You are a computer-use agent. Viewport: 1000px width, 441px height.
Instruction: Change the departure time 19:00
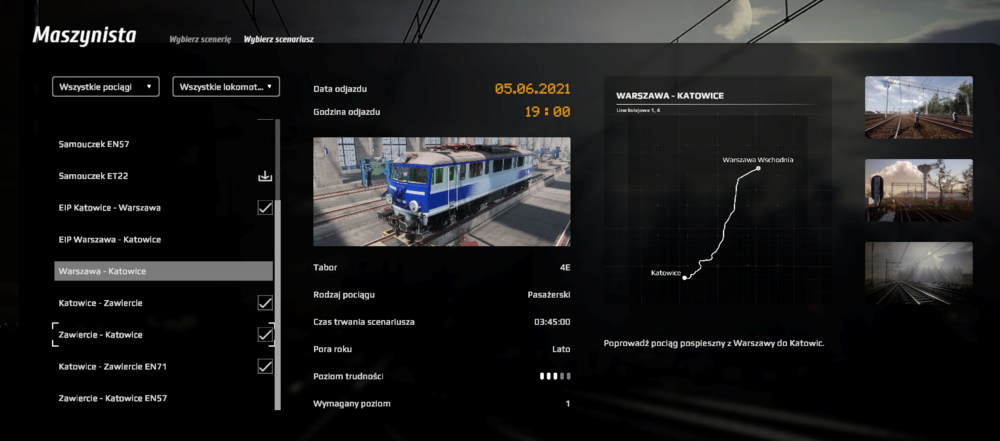(x=547, y=112)
